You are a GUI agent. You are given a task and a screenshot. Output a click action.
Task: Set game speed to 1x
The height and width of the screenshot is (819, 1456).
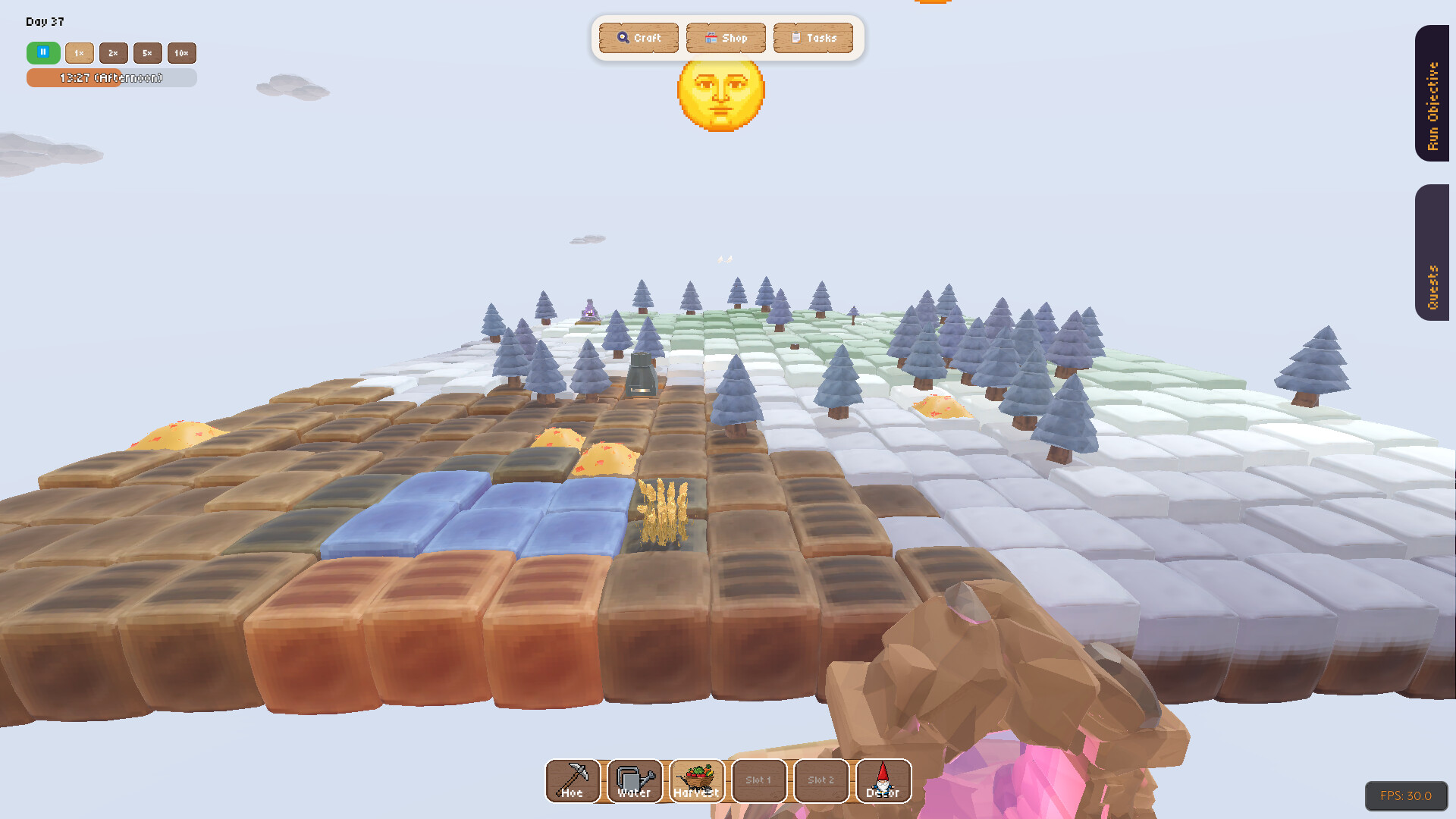pos(80,53)
